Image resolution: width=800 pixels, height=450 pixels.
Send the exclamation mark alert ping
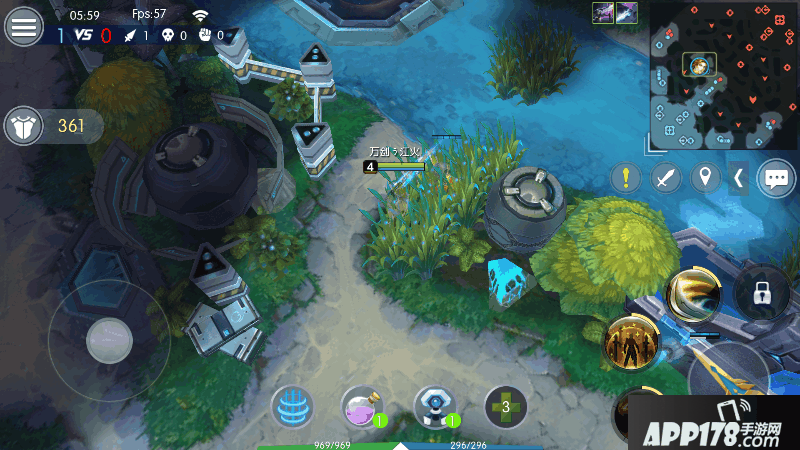click(x=626, y=178)
